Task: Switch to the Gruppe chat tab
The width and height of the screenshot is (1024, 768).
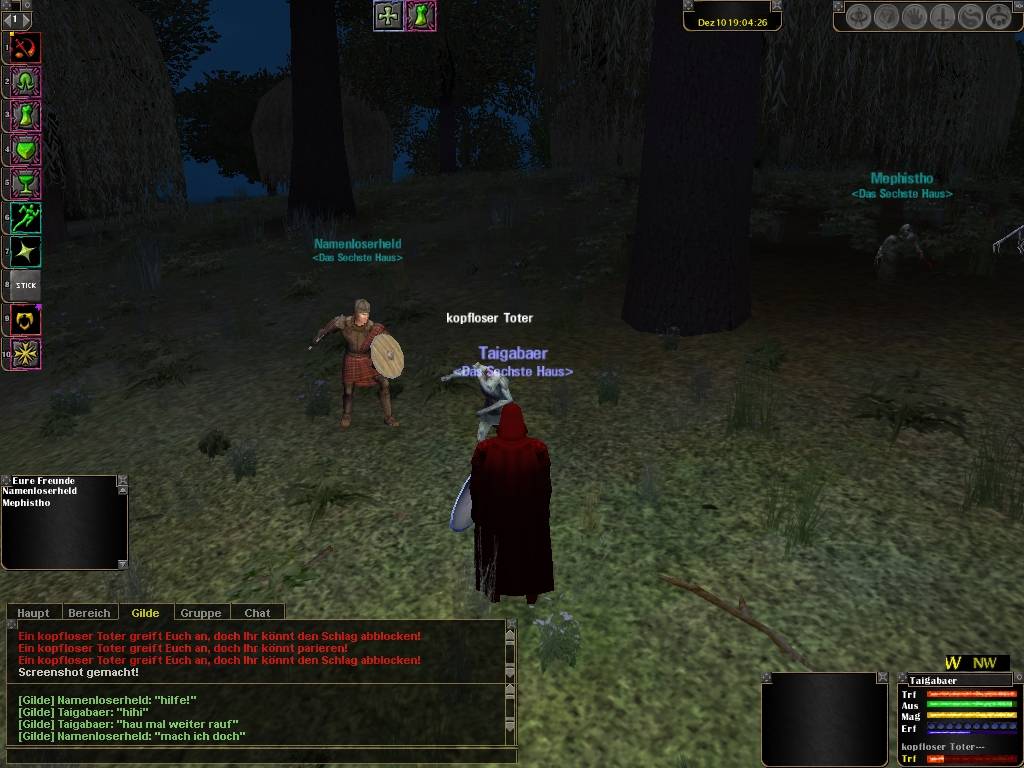Action: coord(201,613)
